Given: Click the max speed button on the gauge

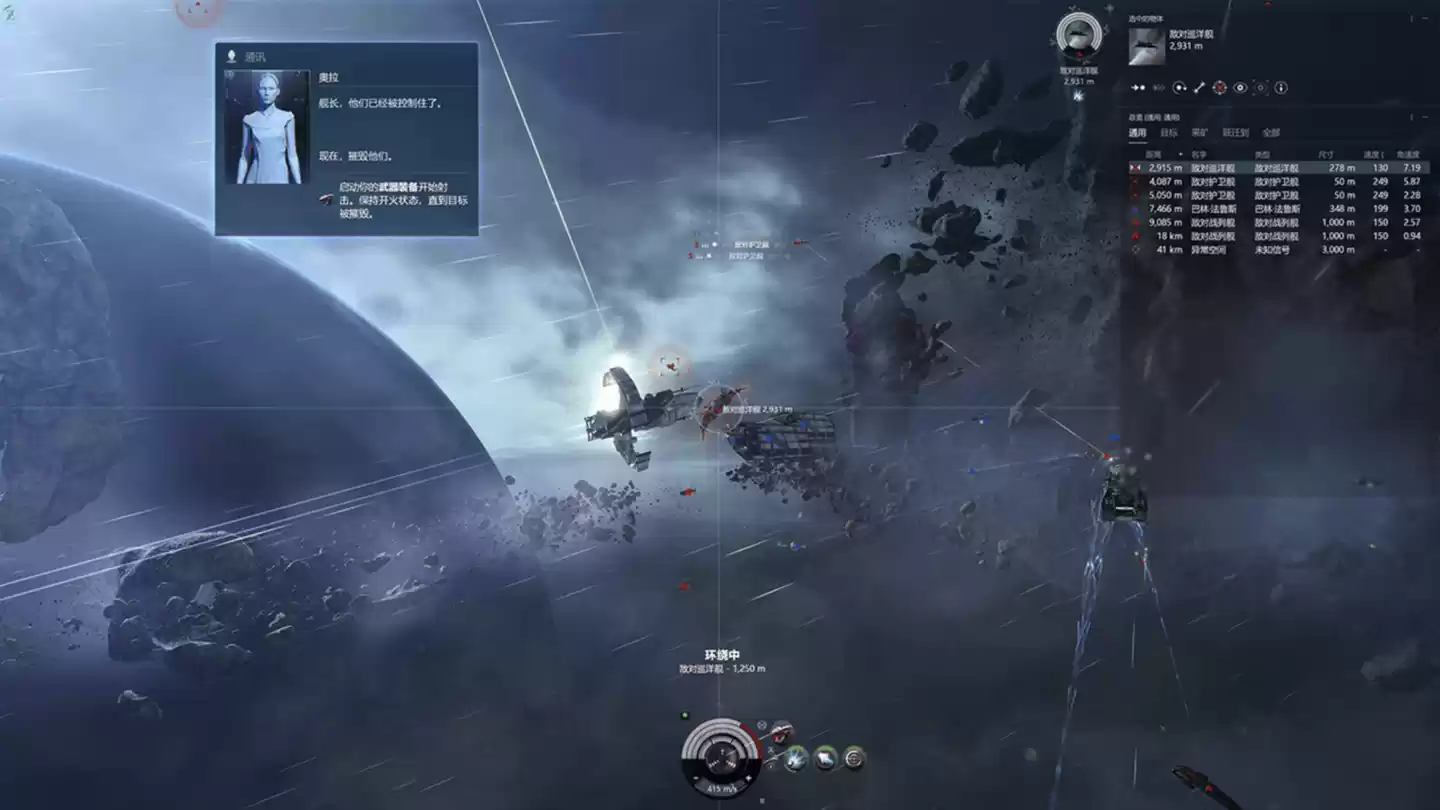Looking at the screenshot, I should (x=748, y=777).
